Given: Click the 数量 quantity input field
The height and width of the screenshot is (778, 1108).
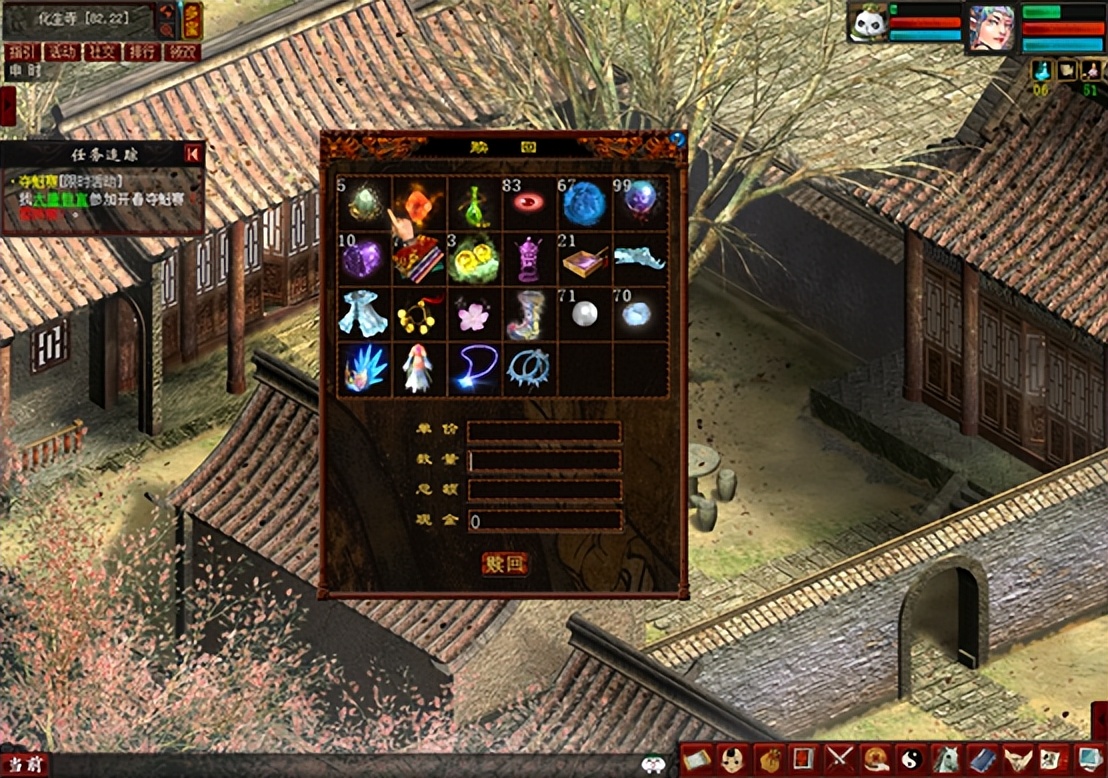Looking at the screenshot, I should click(545, 461).
